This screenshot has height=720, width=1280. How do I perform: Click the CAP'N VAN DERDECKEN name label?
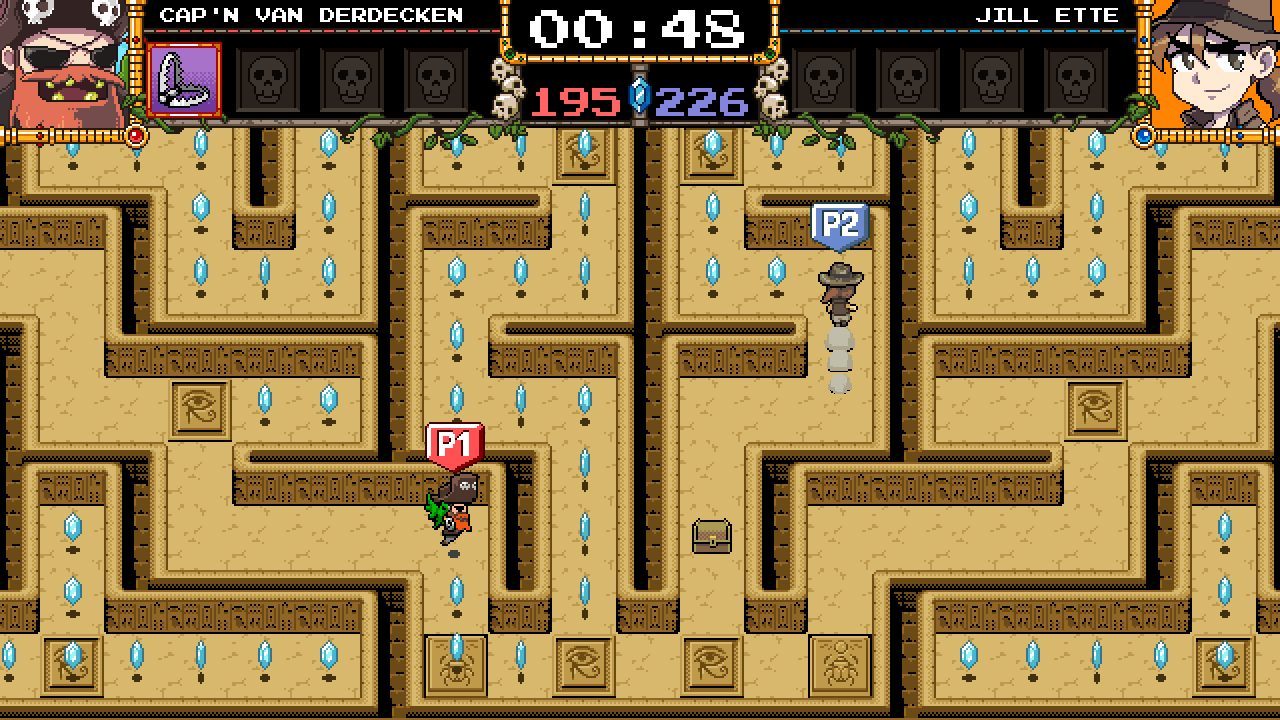(310, 14)
